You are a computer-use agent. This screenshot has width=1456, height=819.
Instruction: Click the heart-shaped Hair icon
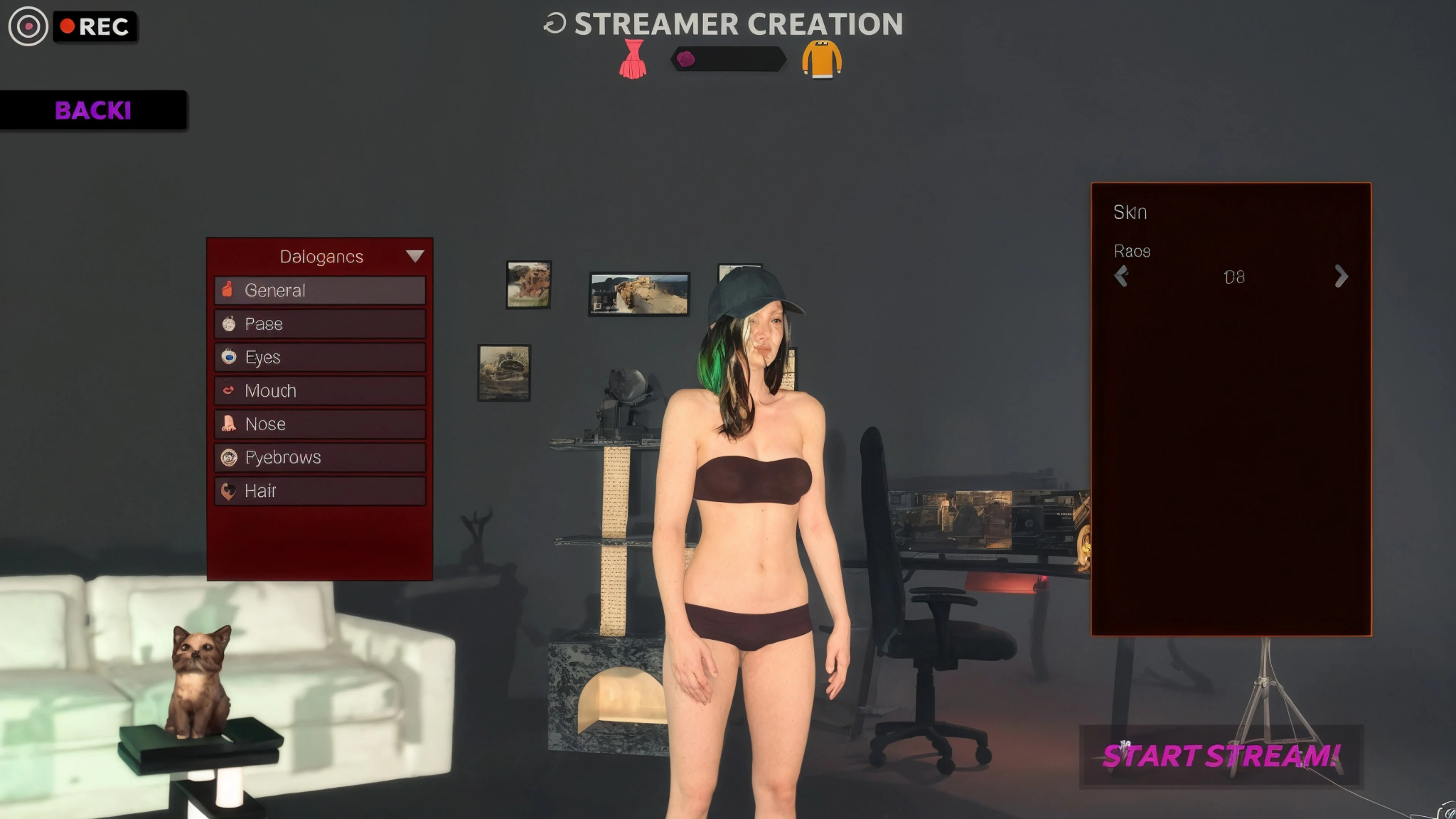228,490
